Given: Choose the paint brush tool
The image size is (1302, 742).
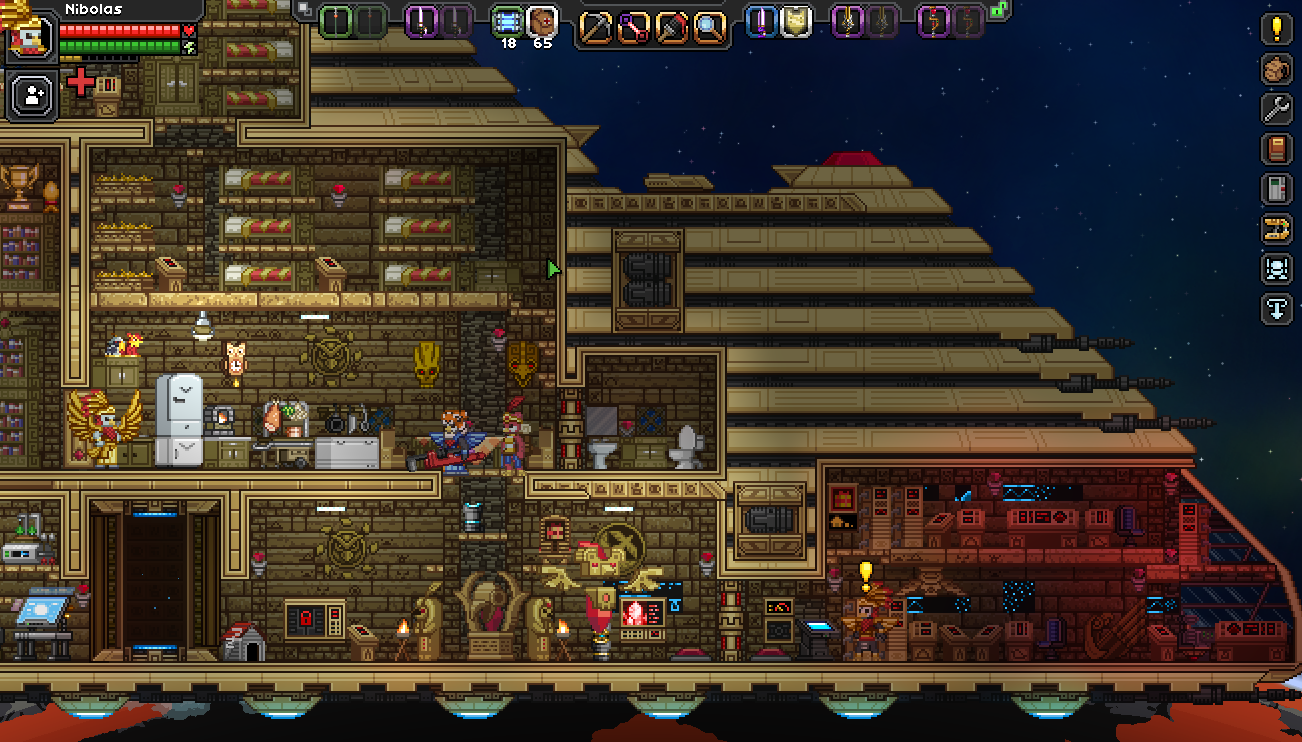Looking at the screenshot, I should pyautogui.click(x=670, y=25).
